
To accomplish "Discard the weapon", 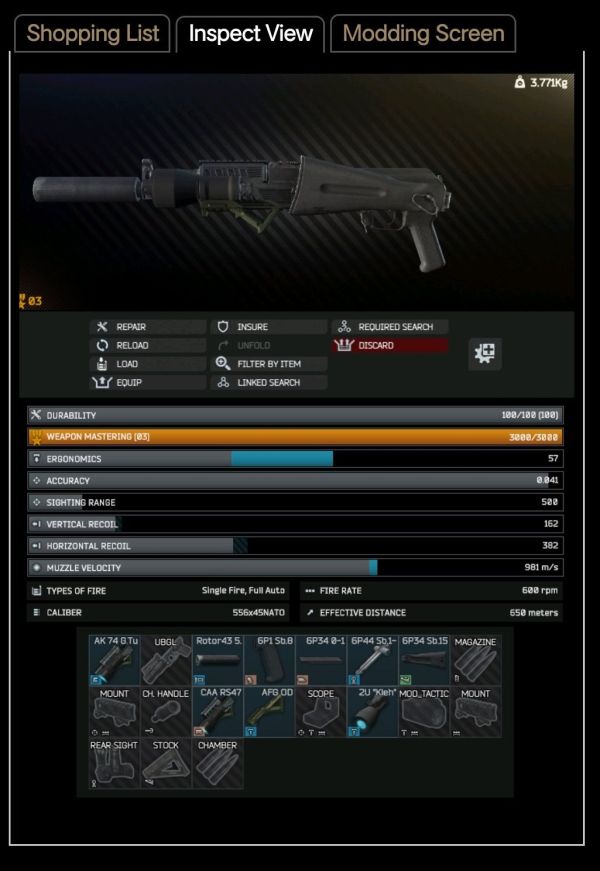I will [x=389, y=345].
